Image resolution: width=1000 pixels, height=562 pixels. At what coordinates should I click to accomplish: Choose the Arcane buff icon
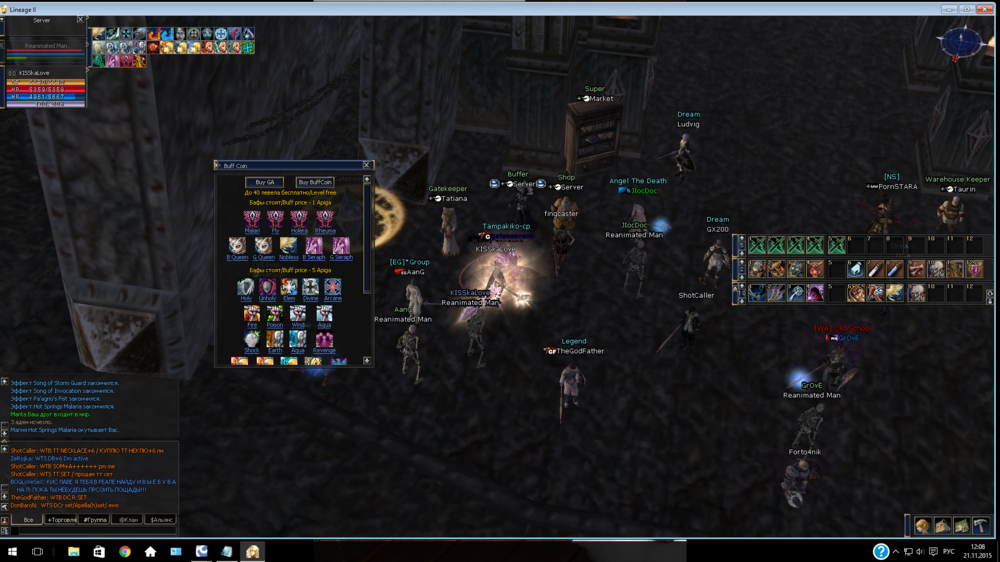tap(333, 288)
